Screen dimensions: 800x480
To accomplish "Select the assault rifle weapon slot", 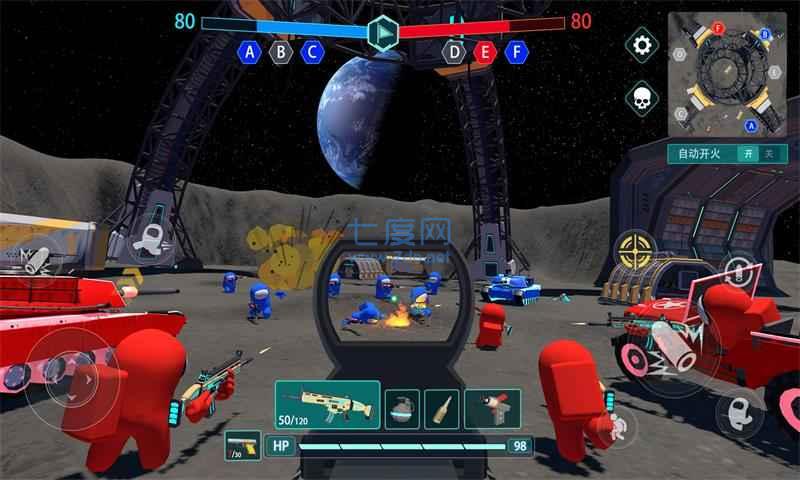I will (327, 405).
